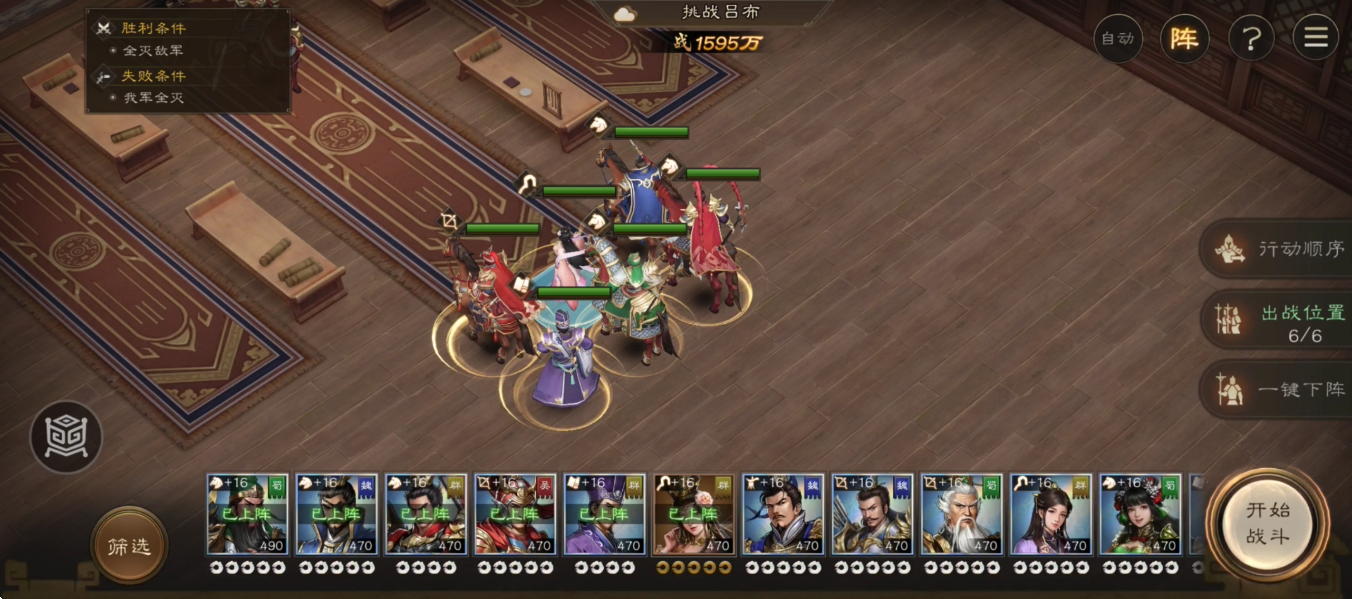Open the 筛选 hero filter
The image size is (1352, 599).
[x=129, y=546]
